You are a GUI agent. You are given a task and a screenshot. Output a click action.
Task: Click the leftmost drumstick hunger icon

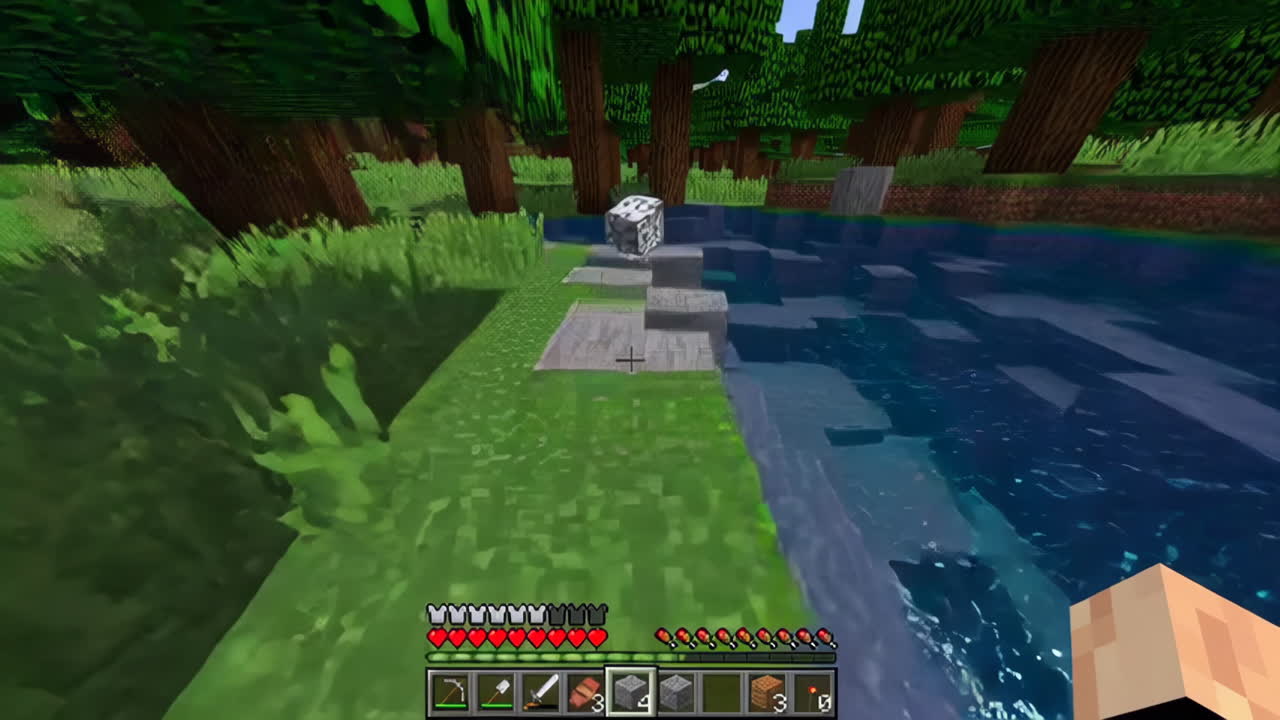(662, 636)
